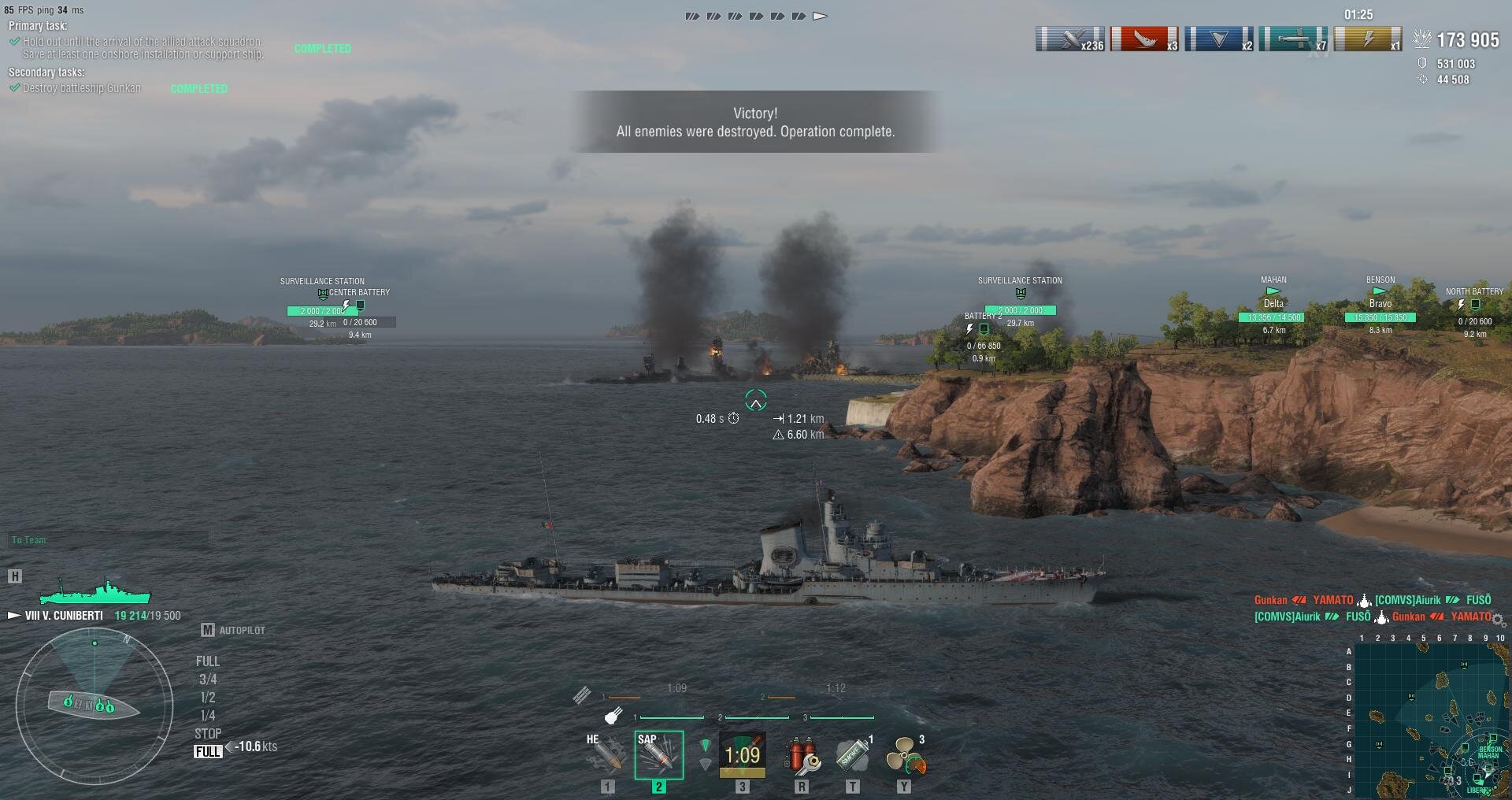Select the SAP shell type

658,754
